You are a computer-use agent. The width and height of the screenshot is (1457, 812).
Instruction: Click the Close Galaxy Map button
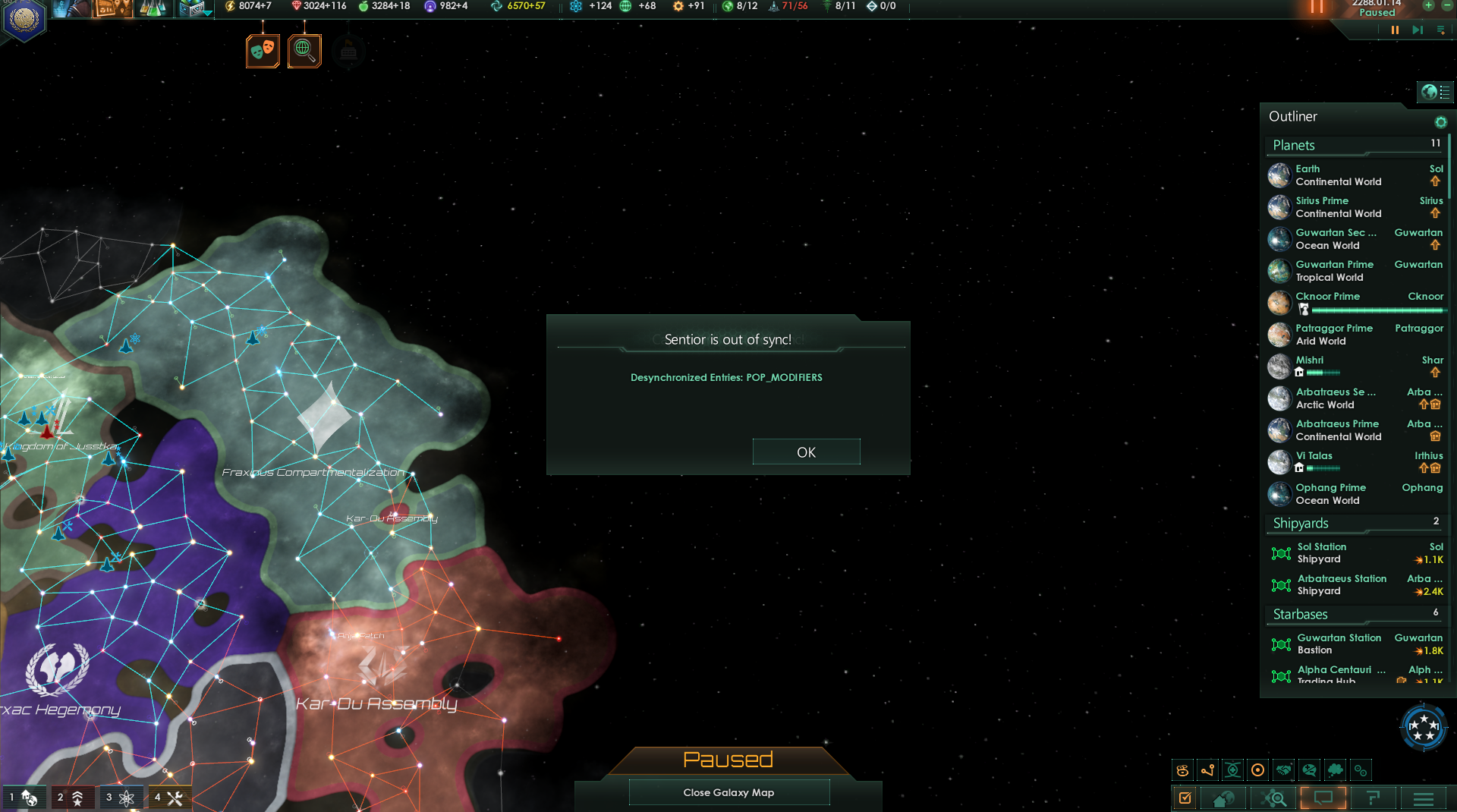click(x=728, y=792)
